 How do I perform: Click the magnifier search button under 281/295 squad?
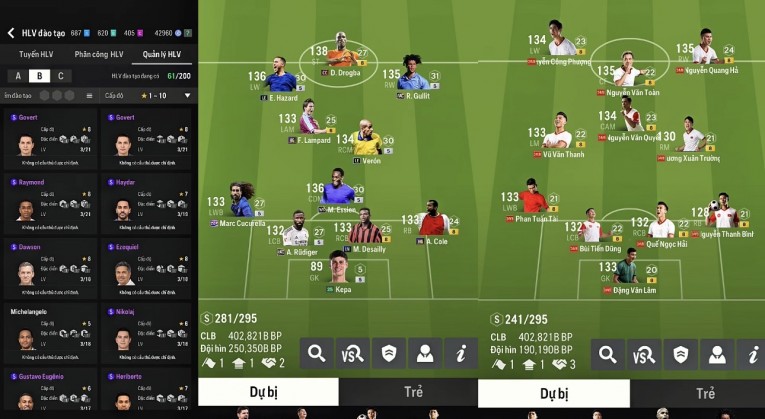click(x=318, y=352)
